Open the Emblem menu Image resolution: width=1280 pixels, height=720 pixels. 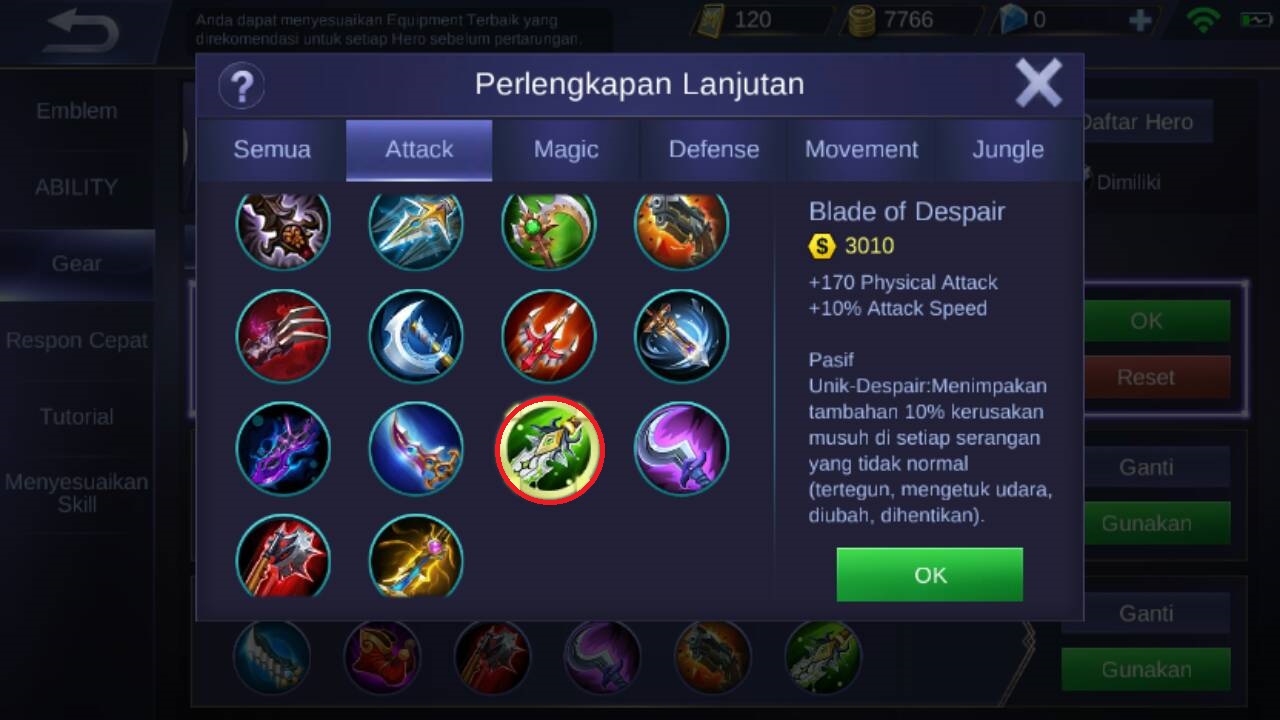click(77, 111)
